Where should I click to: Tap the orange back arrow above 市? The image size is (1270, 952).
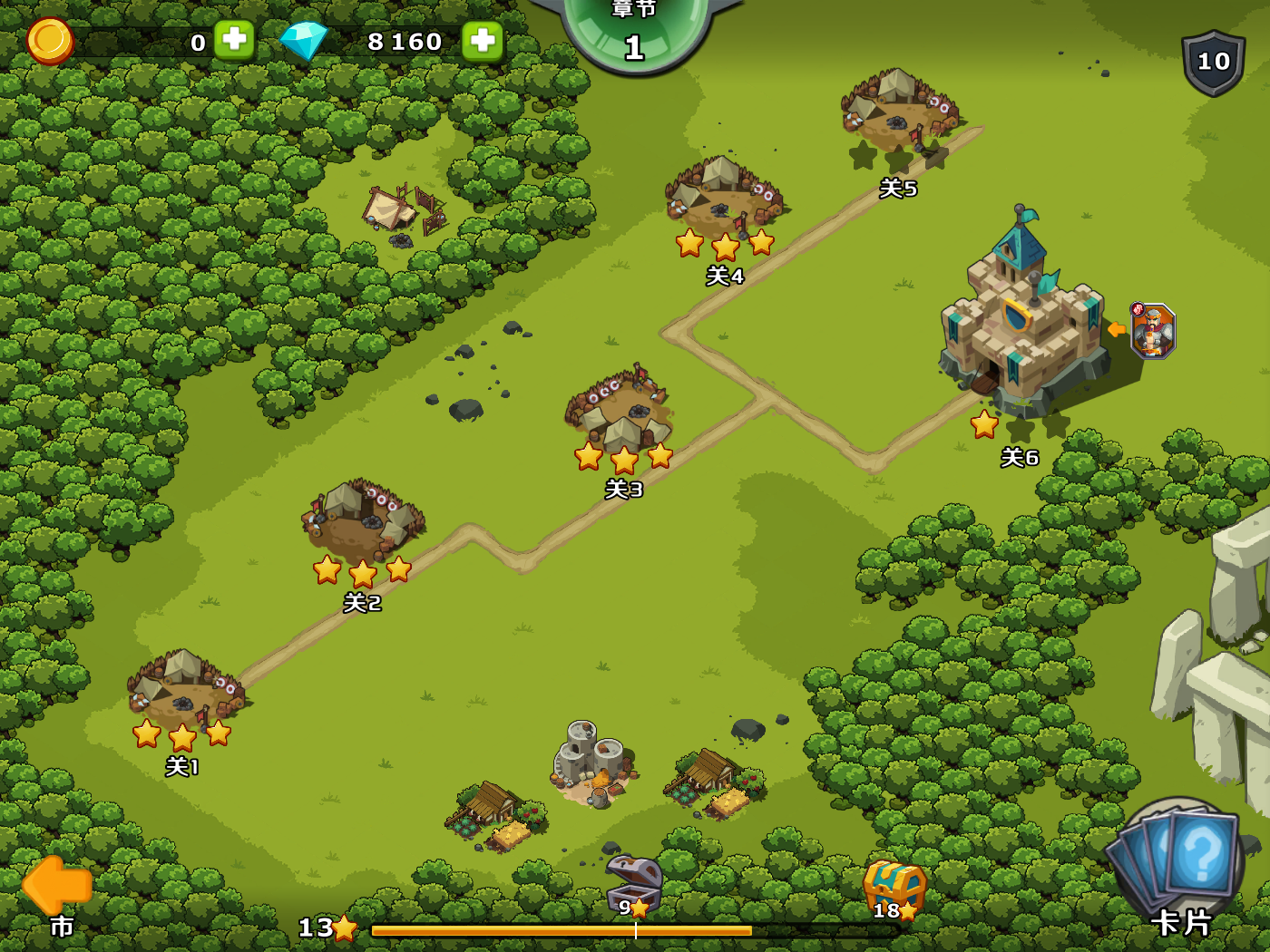click(x=56, y=886)
